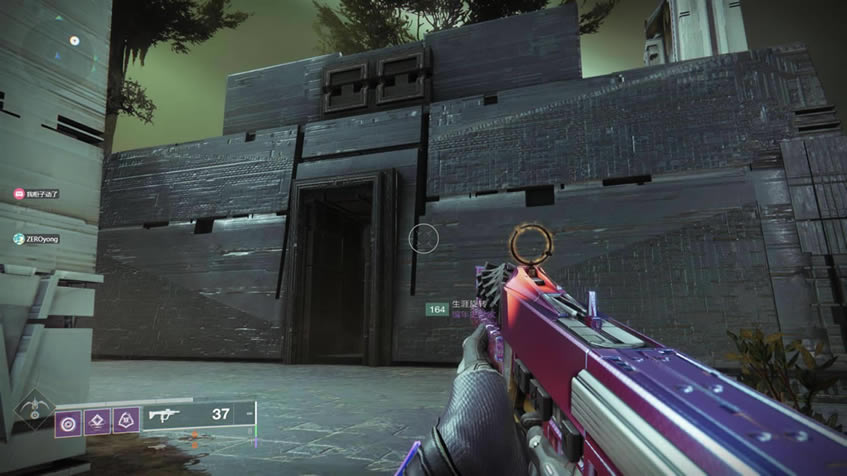Image resolution: width=847 pixels, height=476 pixels.
Task: Open the ZEROyong player entry
Action: click(37, 239)
